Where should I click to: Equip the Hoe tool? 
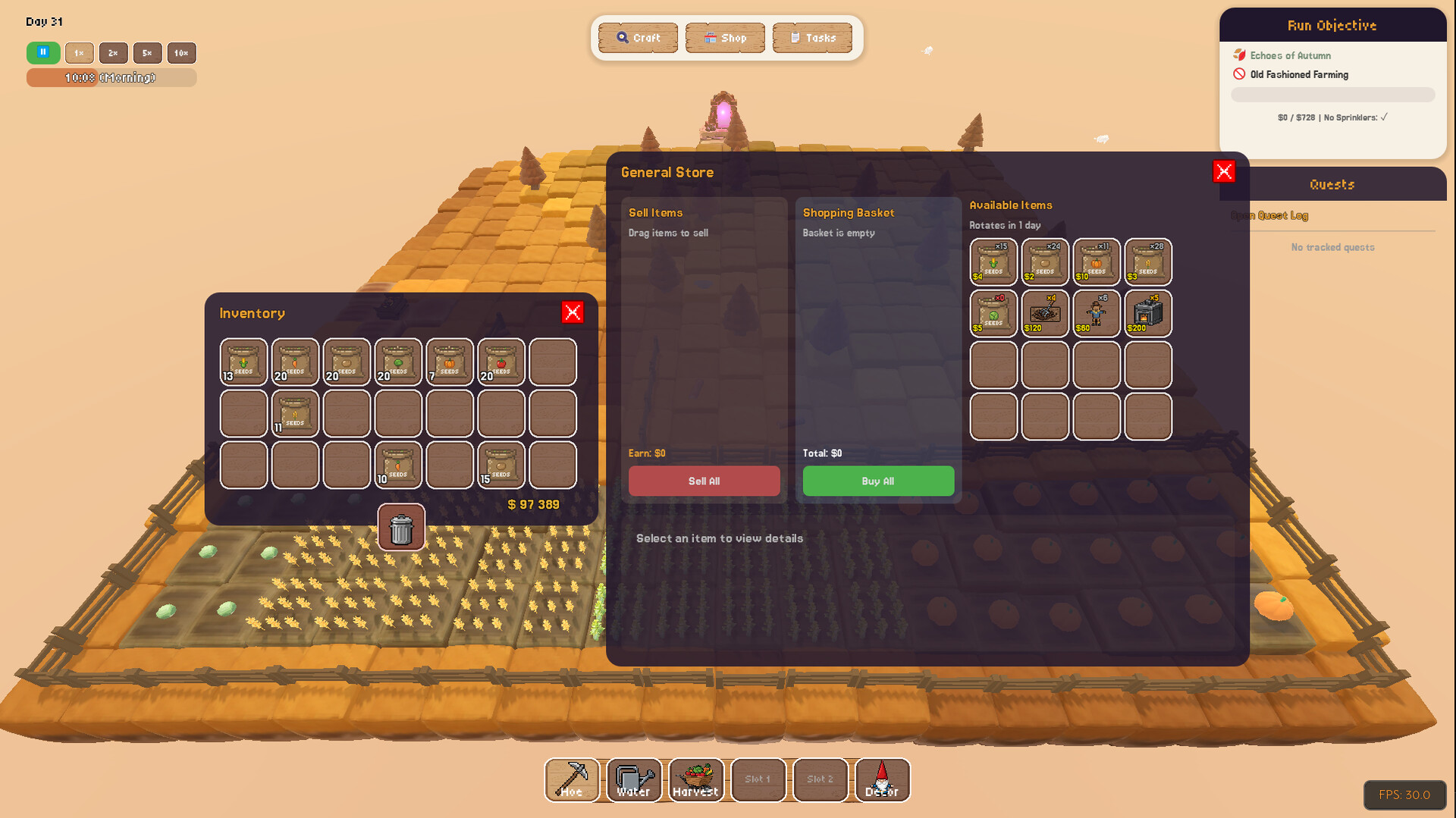pos(572,780)
